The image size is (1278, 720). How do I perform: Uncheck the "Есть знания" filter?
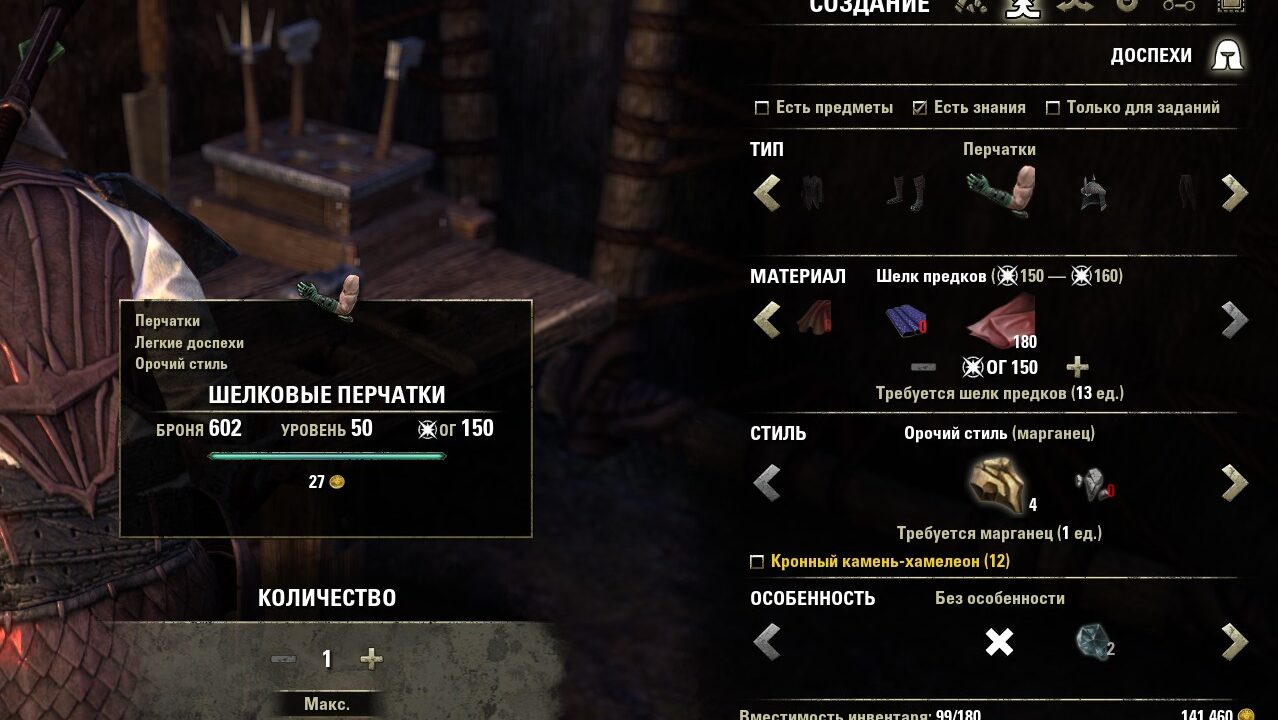(920, 108)
